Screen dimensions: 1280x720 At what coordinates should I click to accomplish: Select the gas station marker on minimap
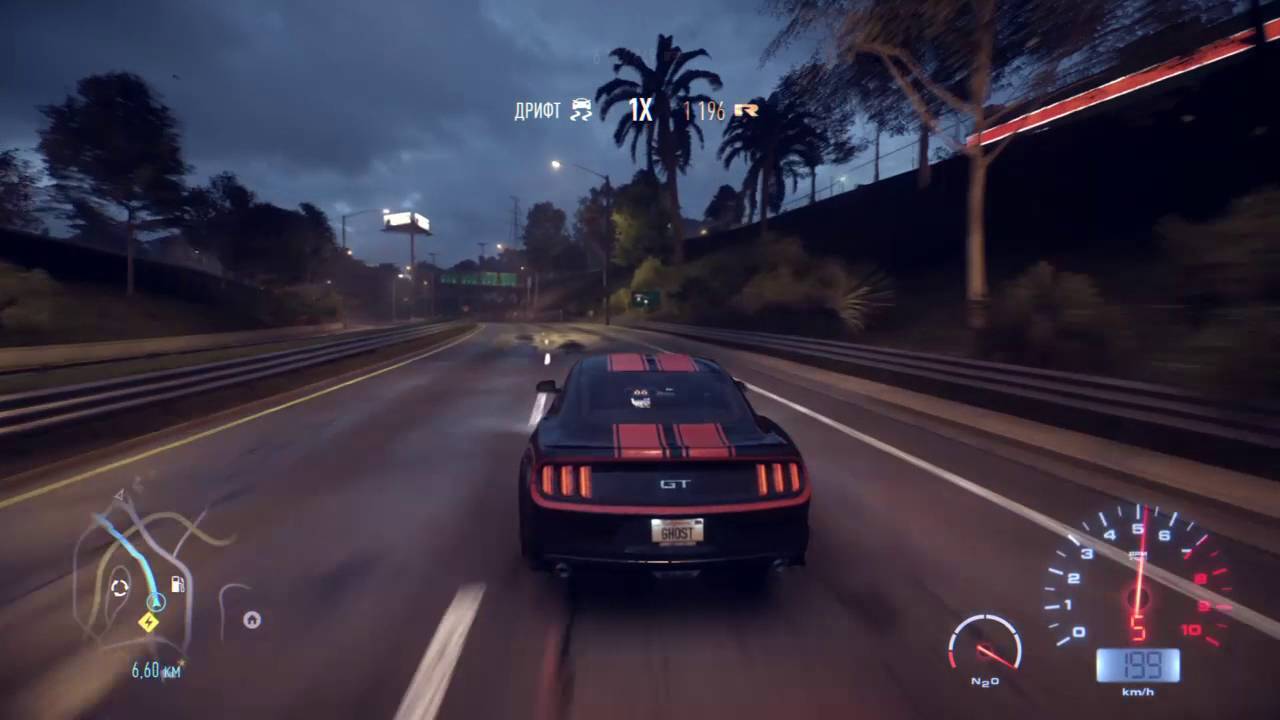click(x=178, y=584)
